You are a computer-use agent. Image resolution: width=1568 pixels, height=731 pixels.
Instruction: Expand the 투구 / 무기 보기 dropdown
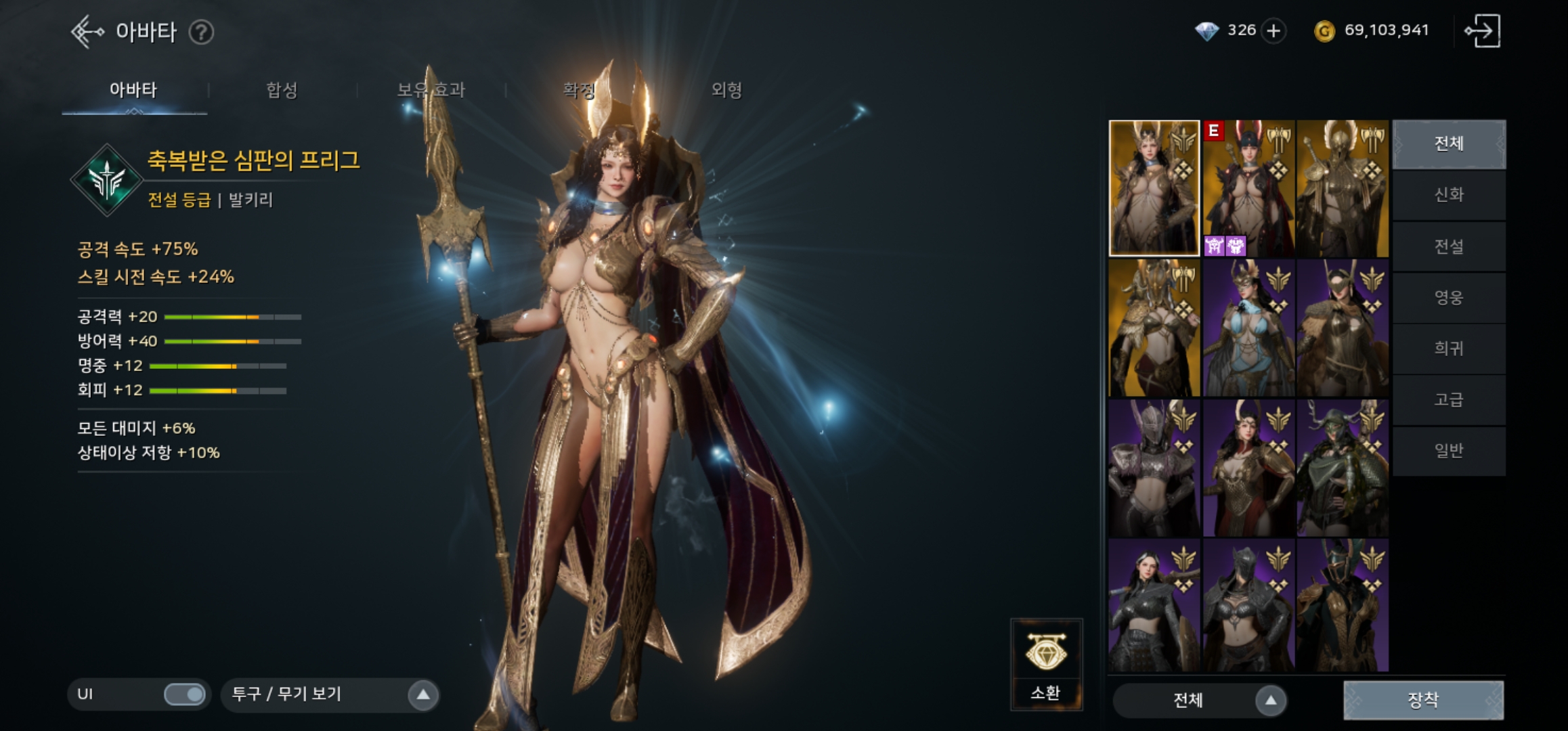(x=422, y=694)
